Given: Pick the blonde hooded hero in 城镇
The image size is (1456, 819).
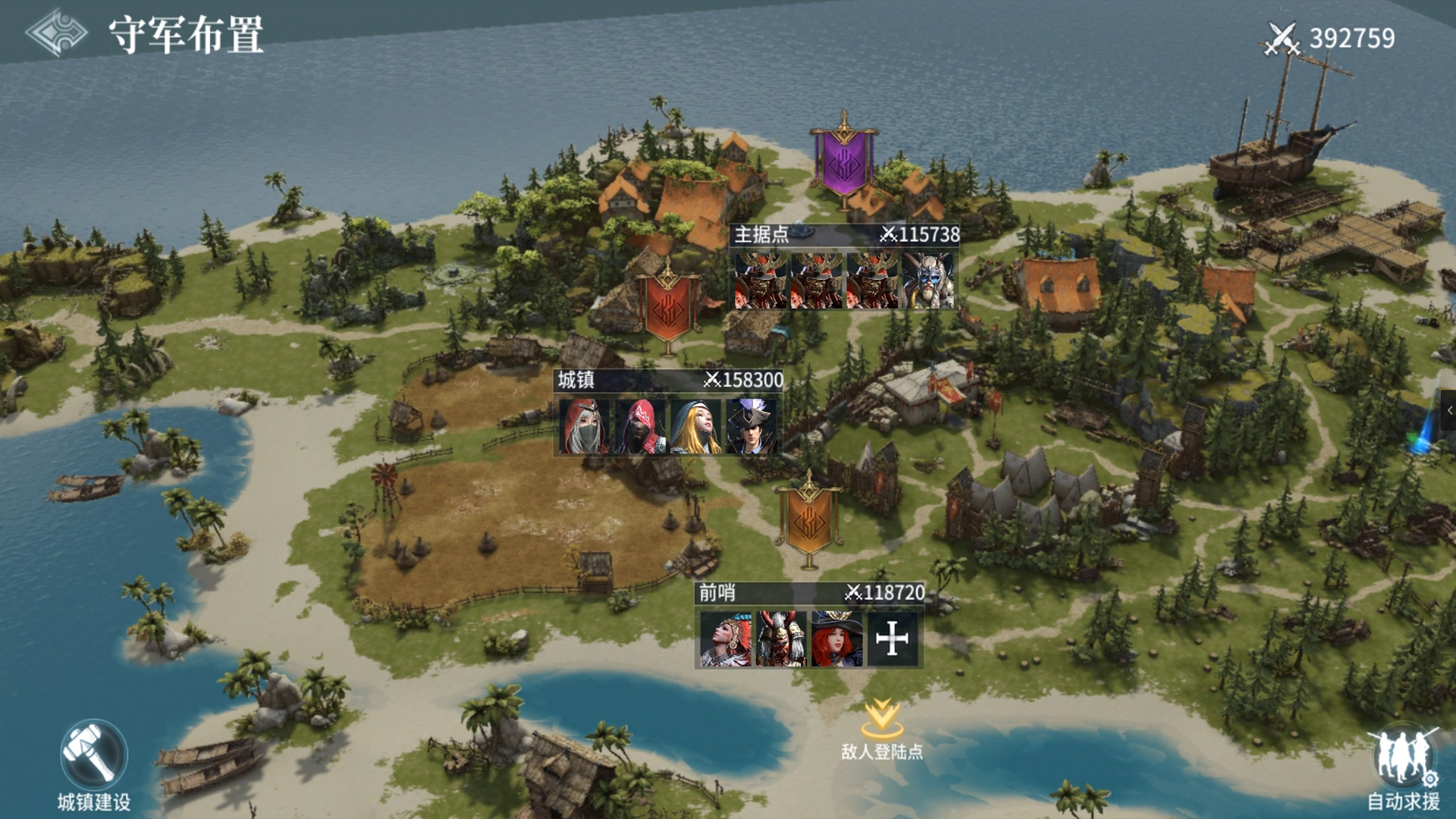Looking at the screenshot, I should pyautogui.click(x=695, y=426).
